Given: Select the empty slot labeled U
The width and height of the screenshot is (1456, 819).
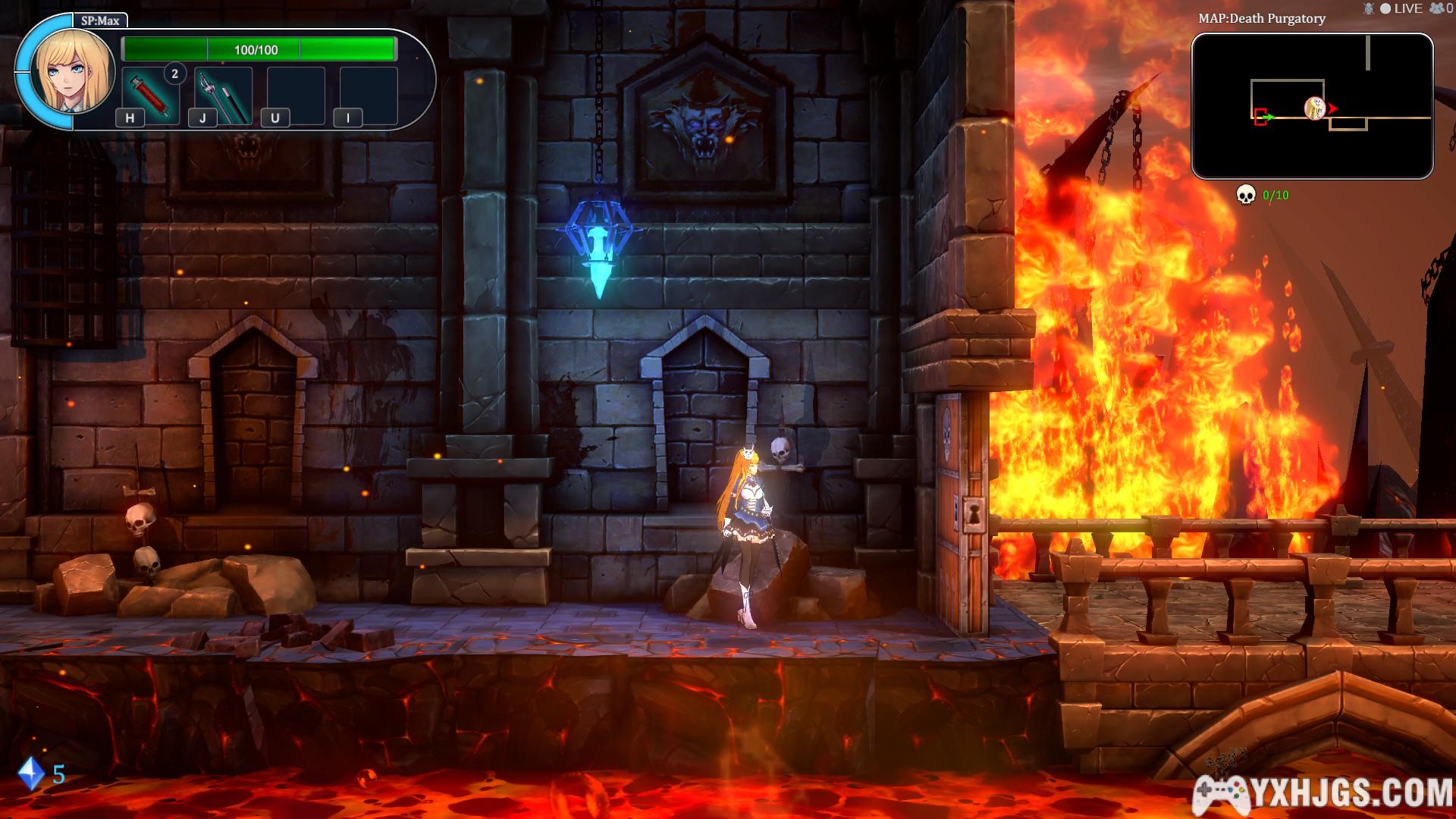Looking at the screenshot, I should click(296, 96).
